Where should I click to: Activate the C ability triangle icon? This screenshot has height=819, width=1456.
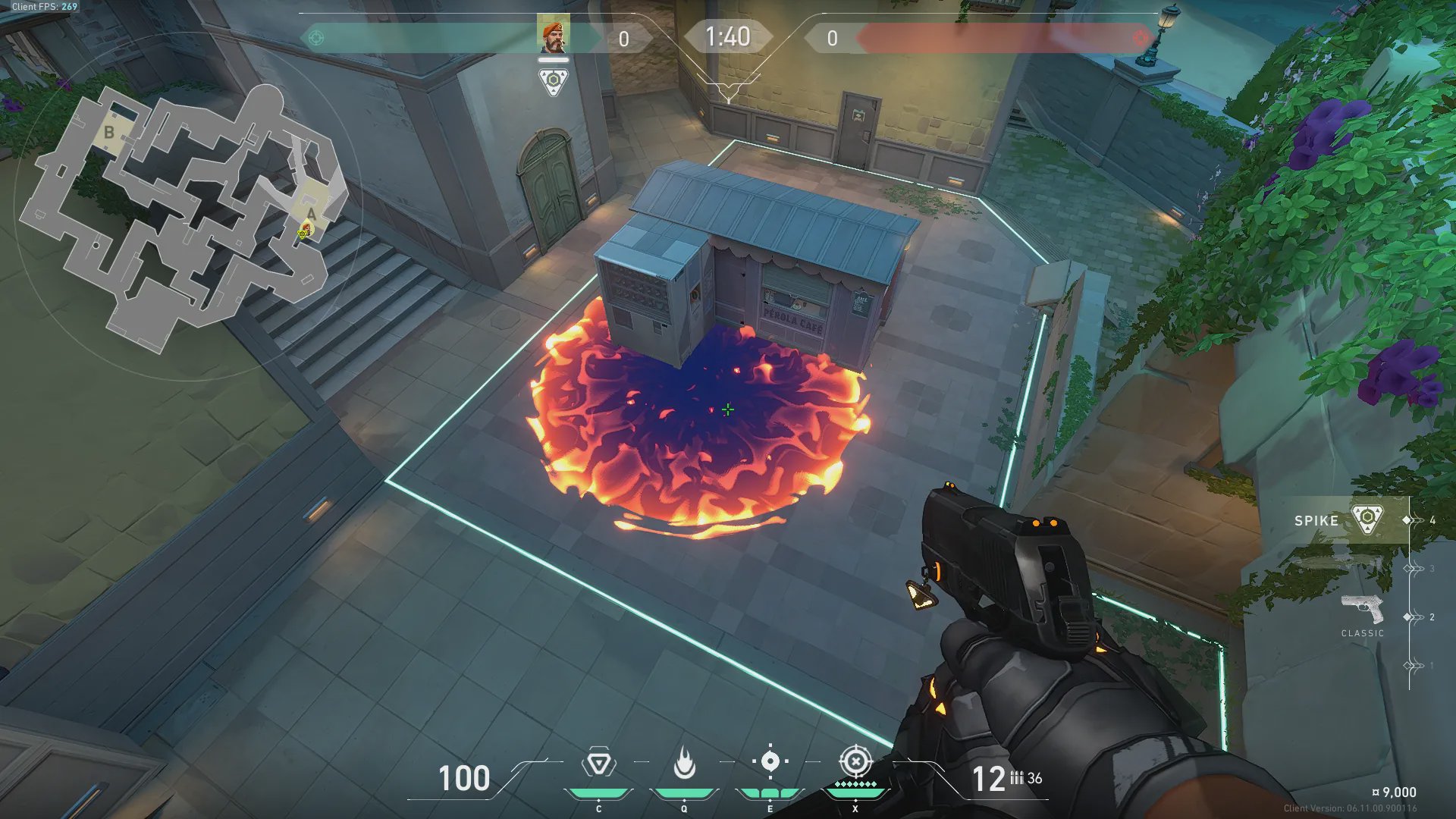click(598, 763)
